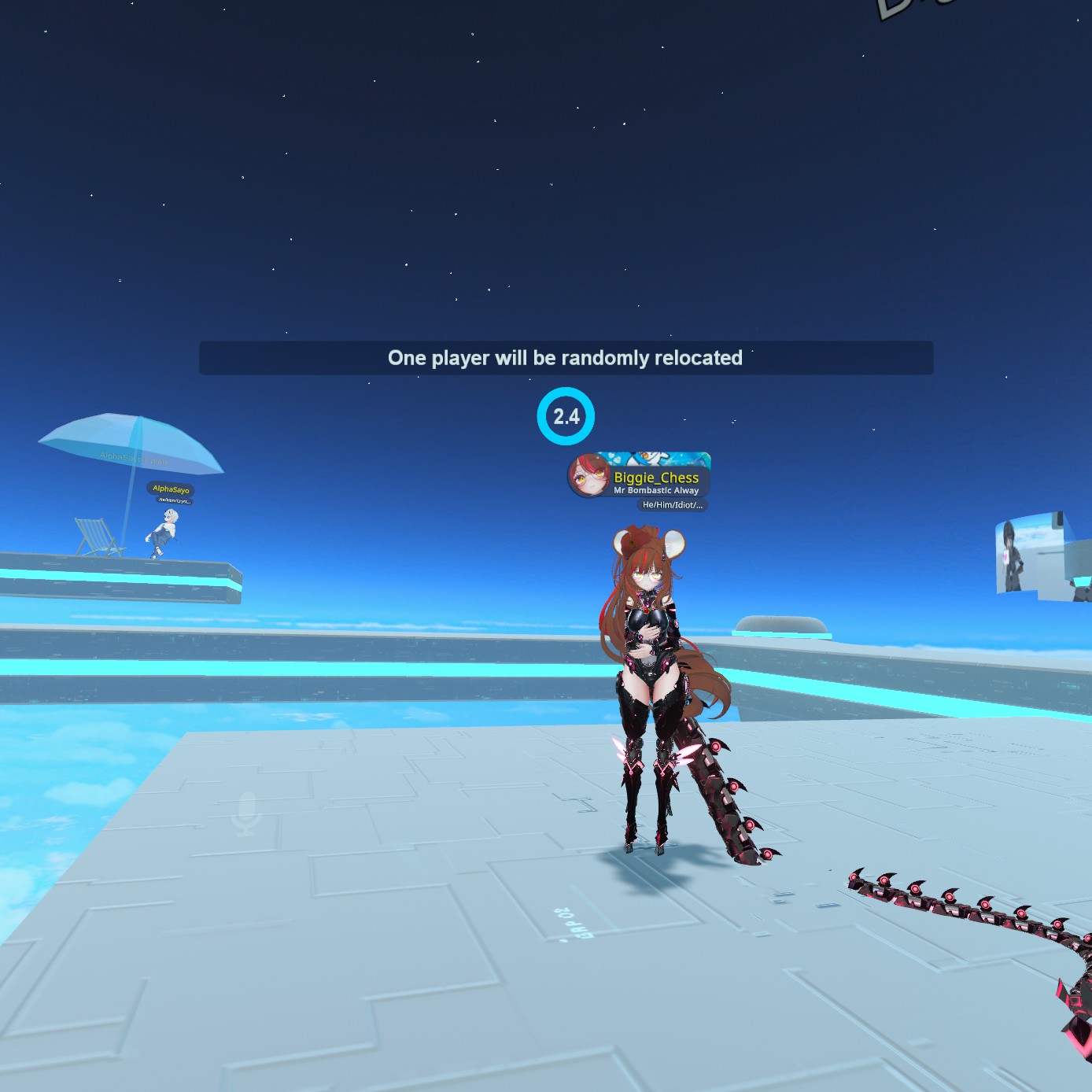Click Biggie_Chess's round profile picture
This screenshot has width=1092, height=1092.
(589, 476)
